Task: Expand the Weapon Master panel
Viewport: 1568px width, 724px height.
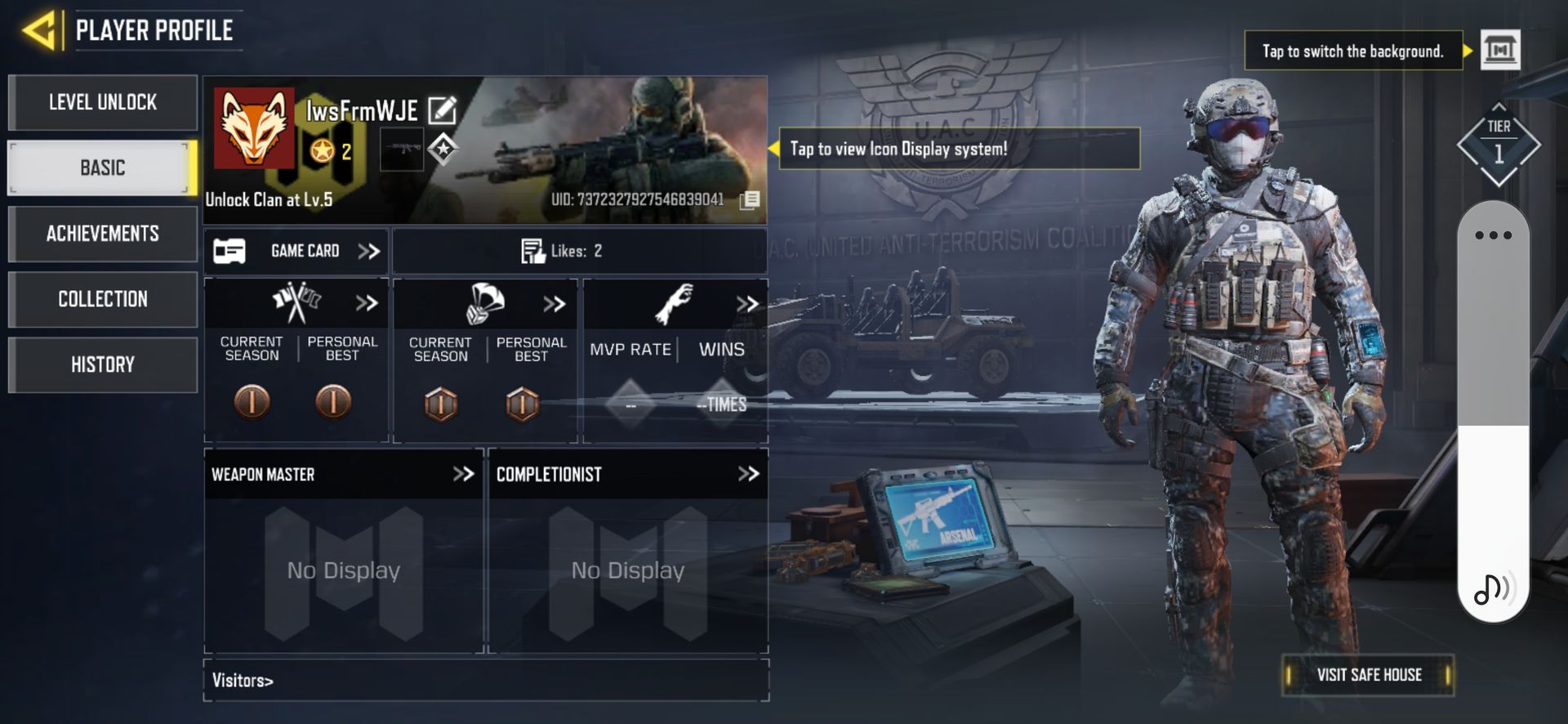Action: [463, 474]
